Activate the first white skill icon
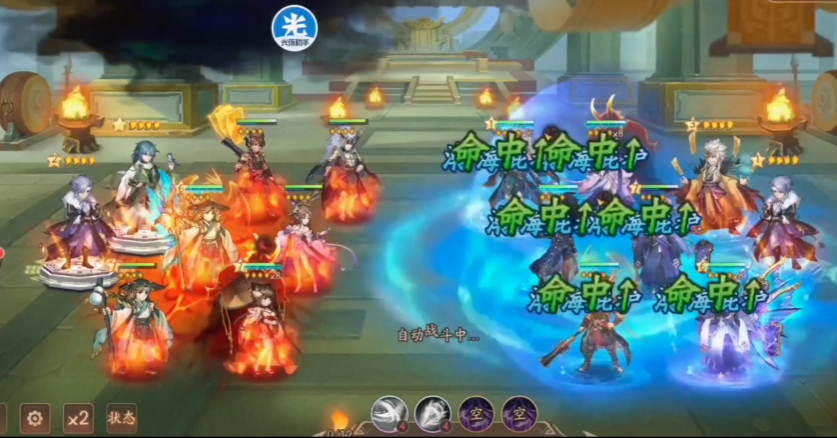The height and width of the screenshot is (438, 837). (x=390, y=413)
